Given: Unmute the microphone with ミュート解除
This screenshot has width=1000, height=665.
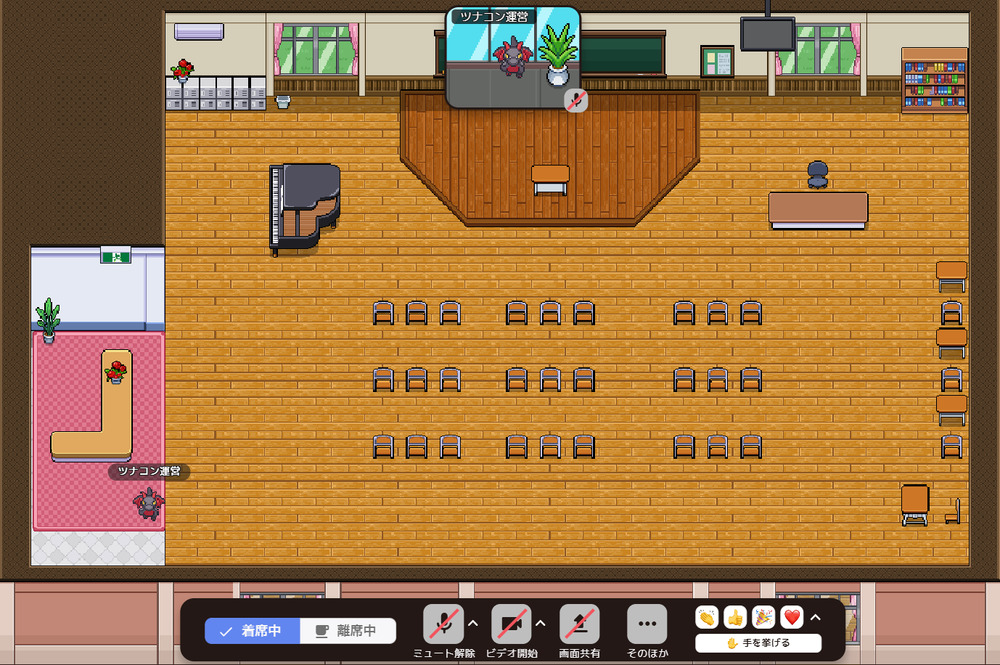Looking at the screenshot, I should (x=443, y=624).
